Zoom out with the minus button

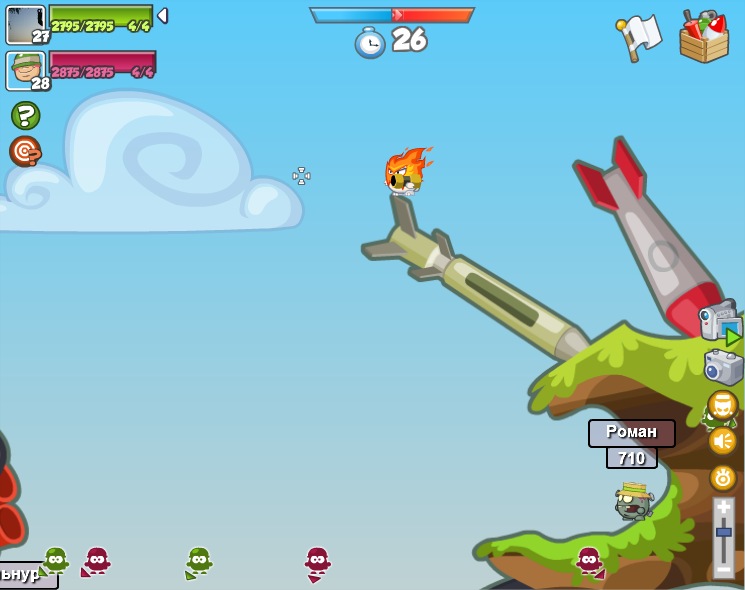tap(723, 569)
